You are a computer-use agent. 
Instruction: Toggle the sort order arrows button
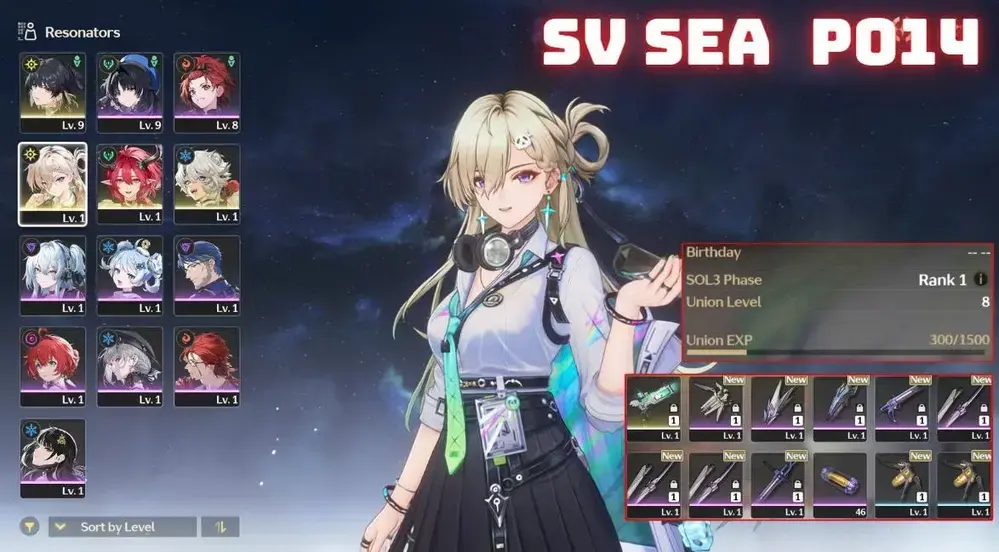coord(220,527)
